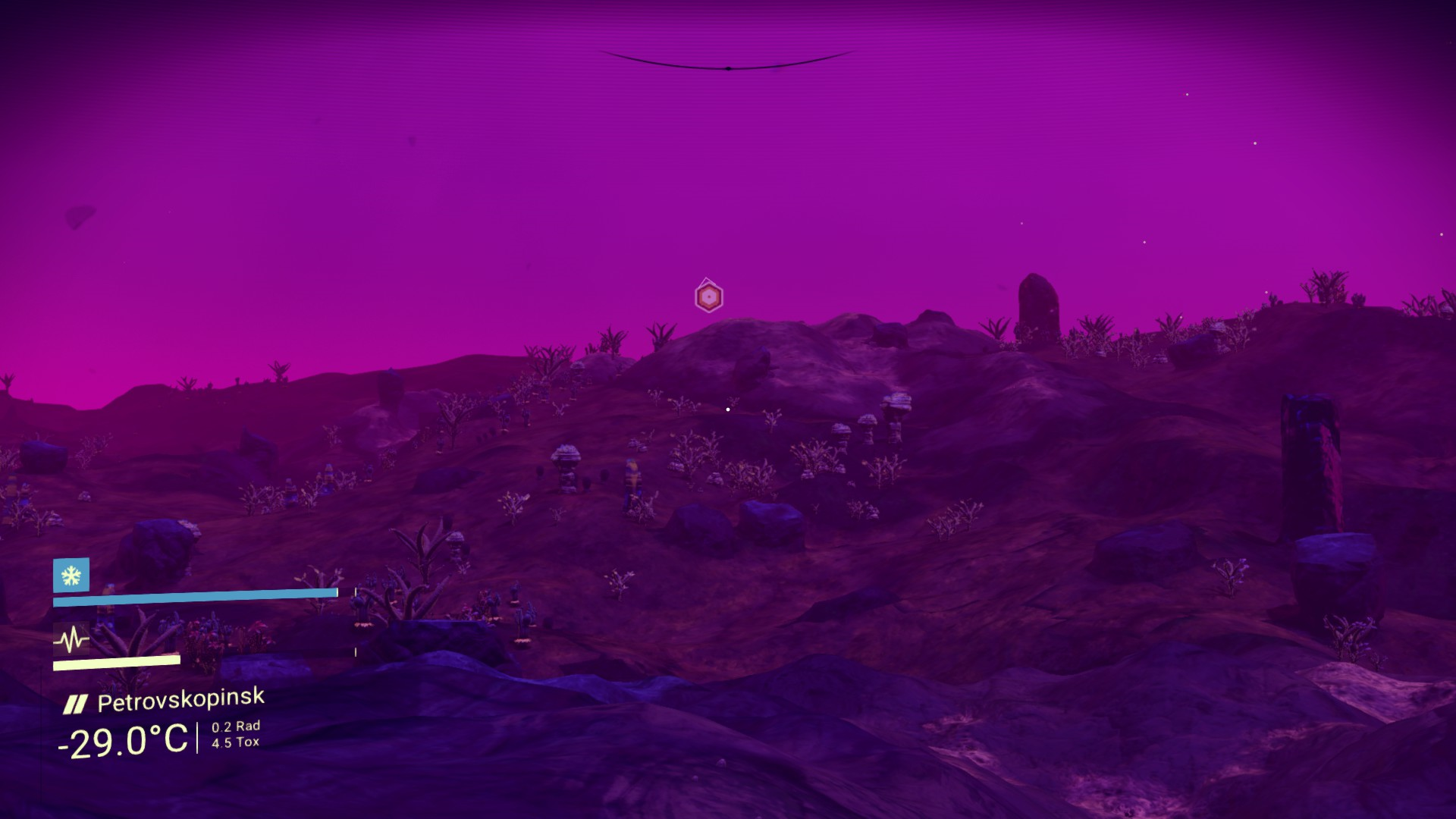Select the life support heartbeat icon
This screenshot has width=1456, height=819.
pos(71,640)
